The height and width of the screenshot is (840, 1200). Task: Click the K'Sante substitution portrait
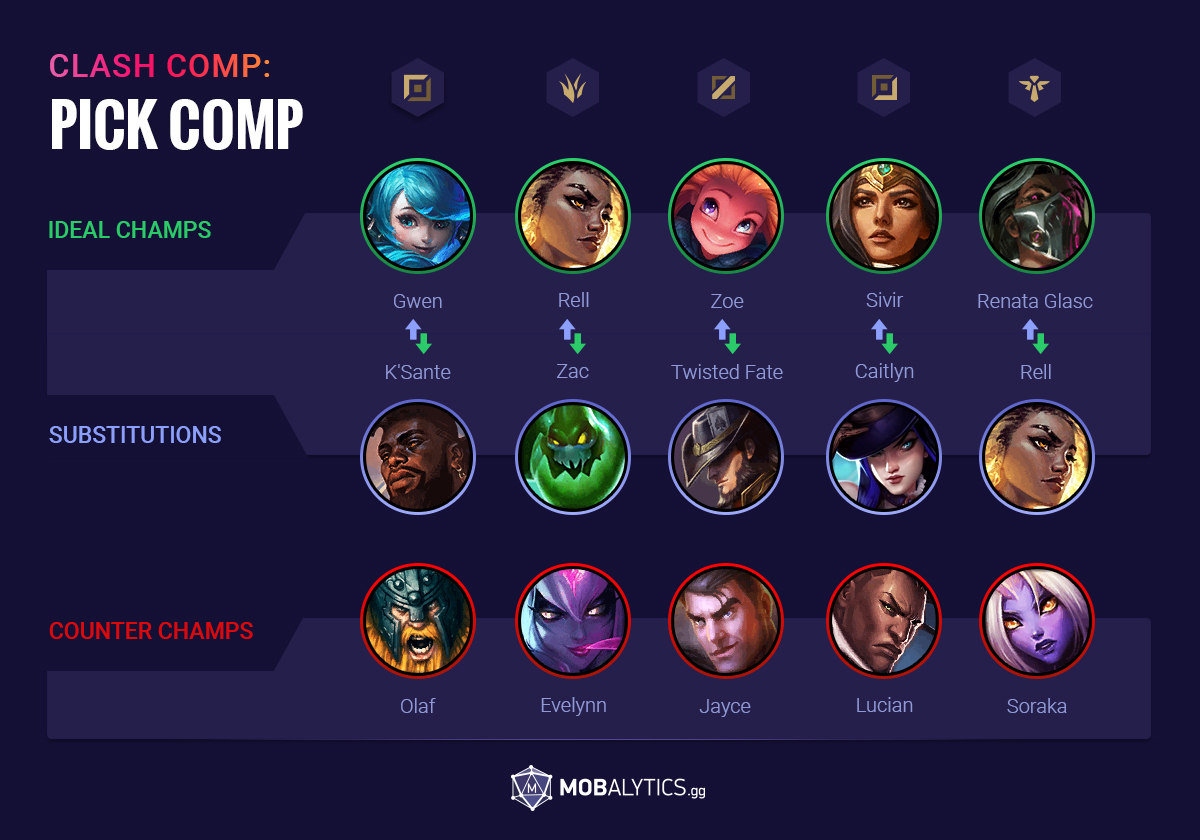[x=418, y=456]
